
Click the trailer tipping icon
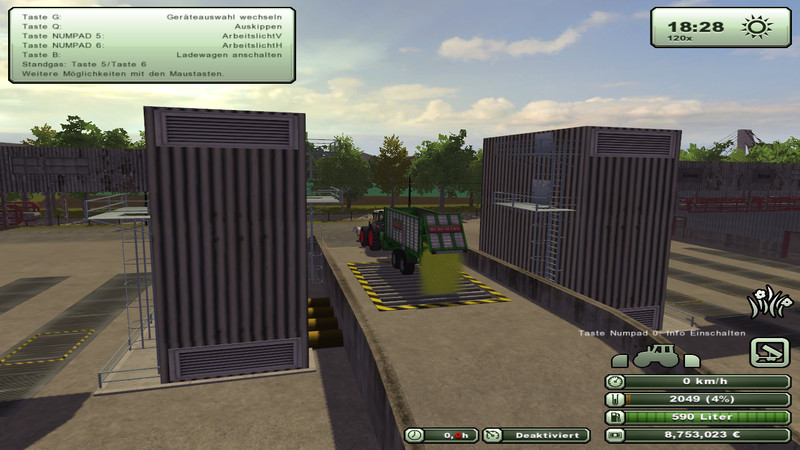coord(770,351)
